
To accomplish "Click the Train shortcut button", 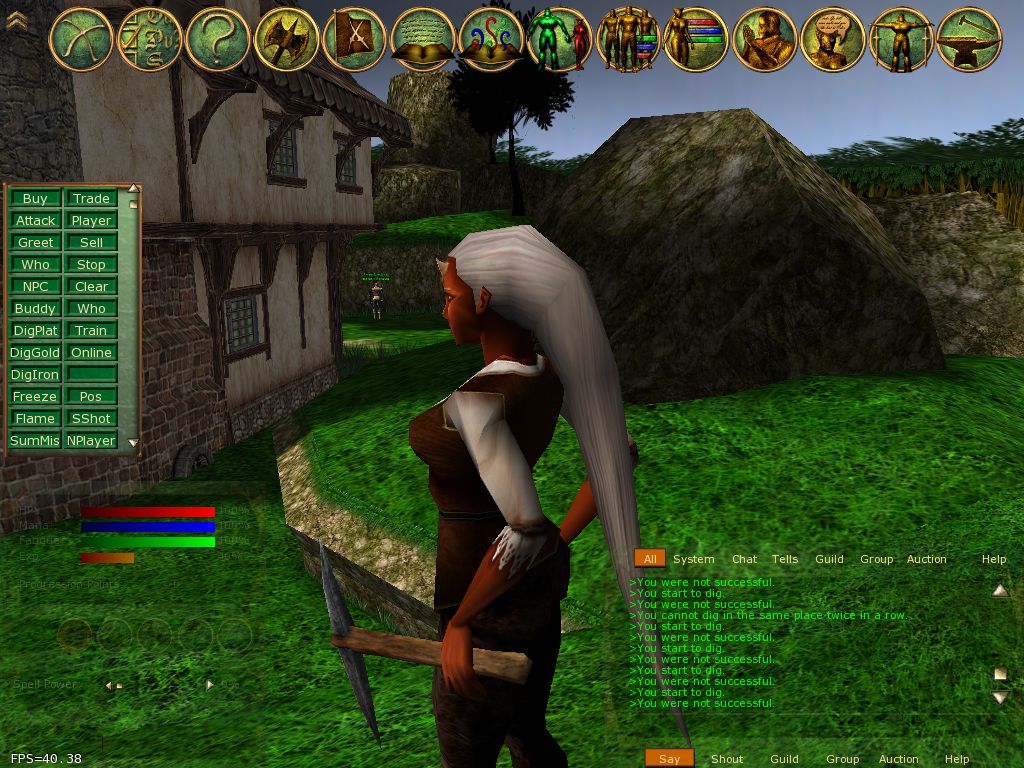I will pyautogui.click(x=91, y=330).
